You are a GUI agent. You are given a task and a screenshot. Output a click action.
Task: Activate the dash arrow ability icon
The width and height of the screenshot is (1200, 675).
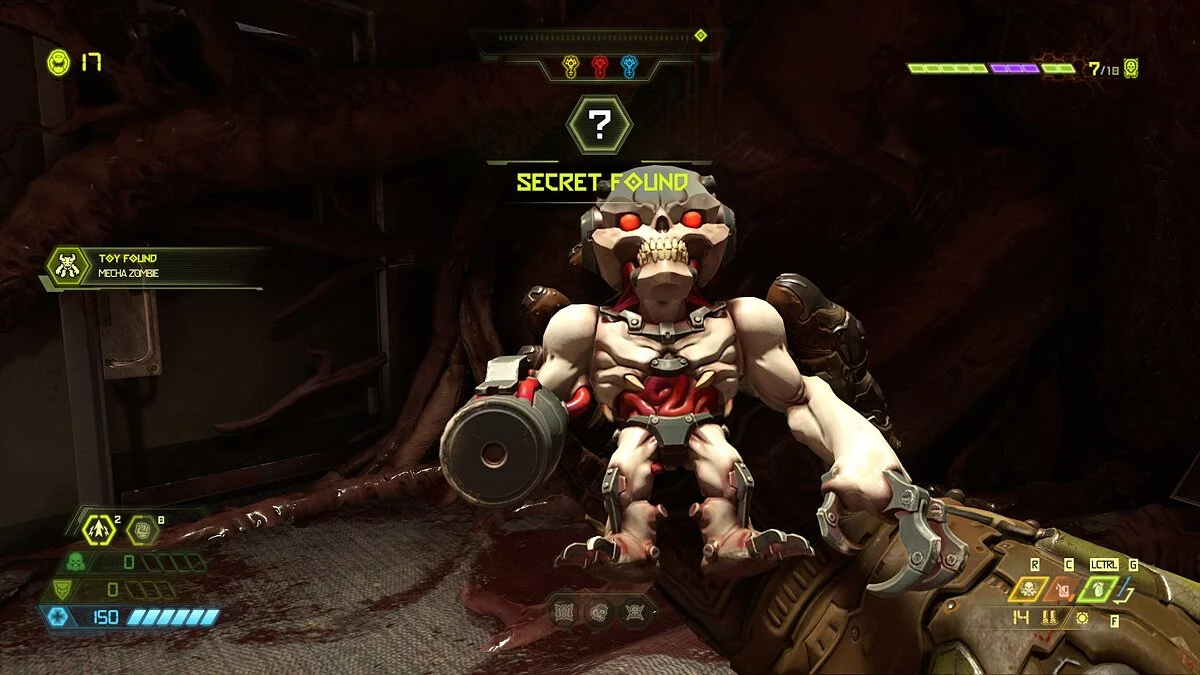click(99, 529)
